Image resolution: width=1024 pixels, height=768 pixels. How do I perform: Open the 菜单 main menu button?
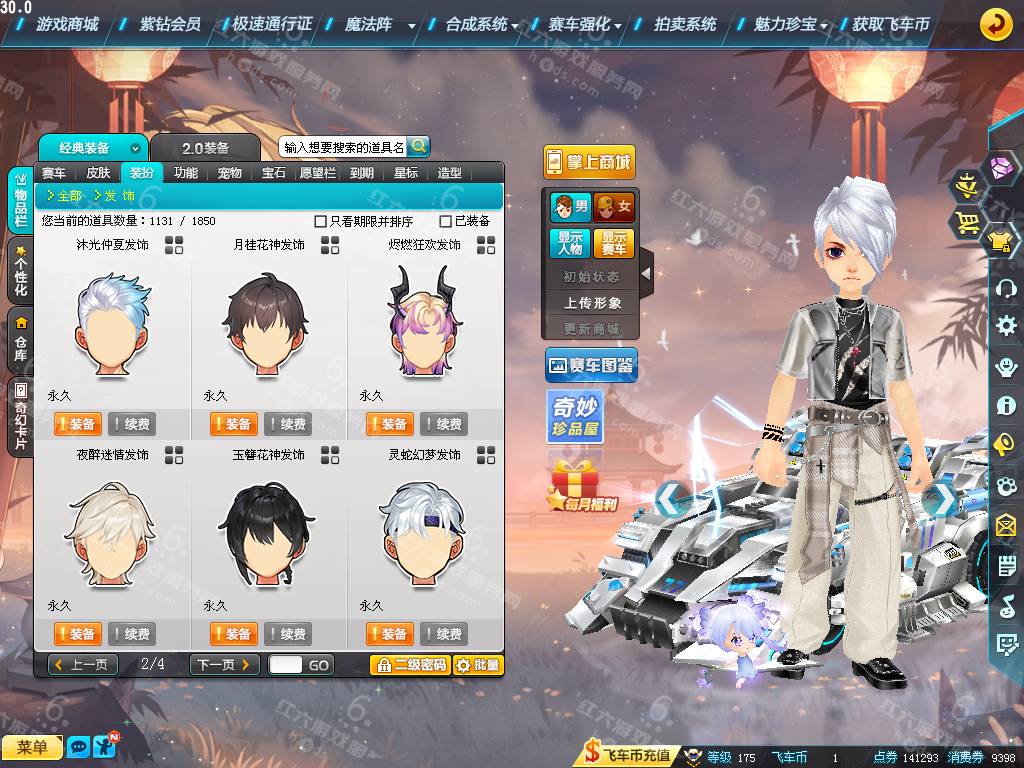coord(32,747)
